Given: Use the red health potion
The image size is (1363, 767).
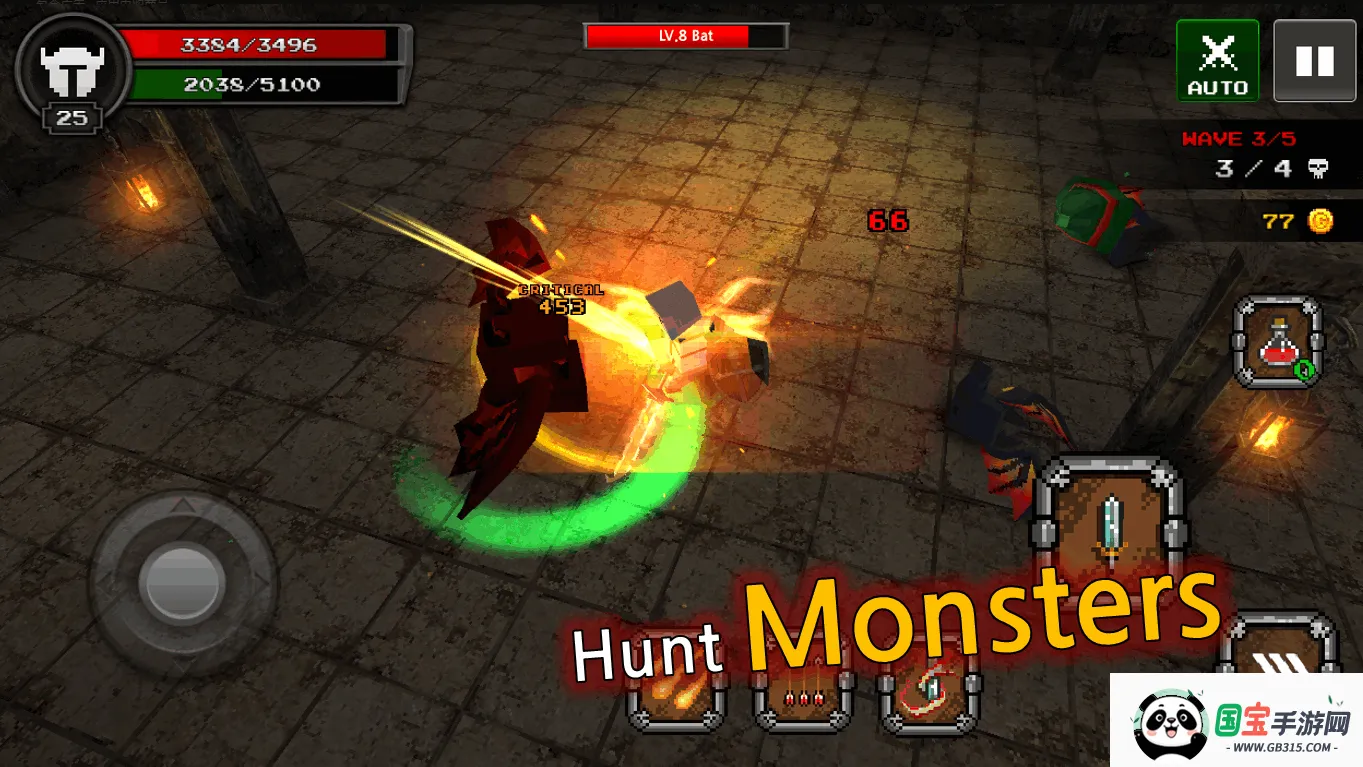Looking at the screenshot, I should pos(1279,342).
